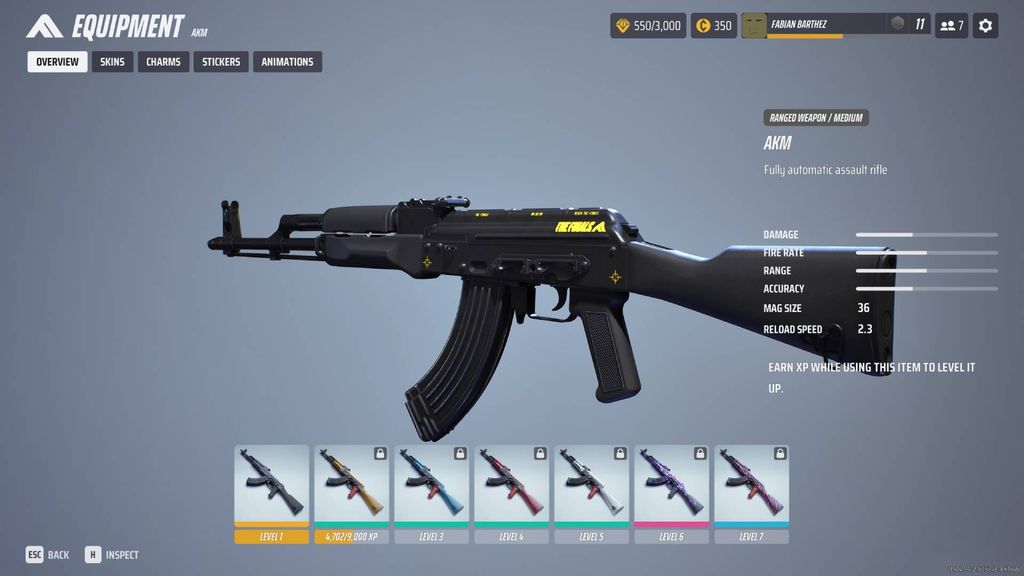Click the 350 coin currency counter
This screenshot has height=576, width=1024.
(714, 26)
